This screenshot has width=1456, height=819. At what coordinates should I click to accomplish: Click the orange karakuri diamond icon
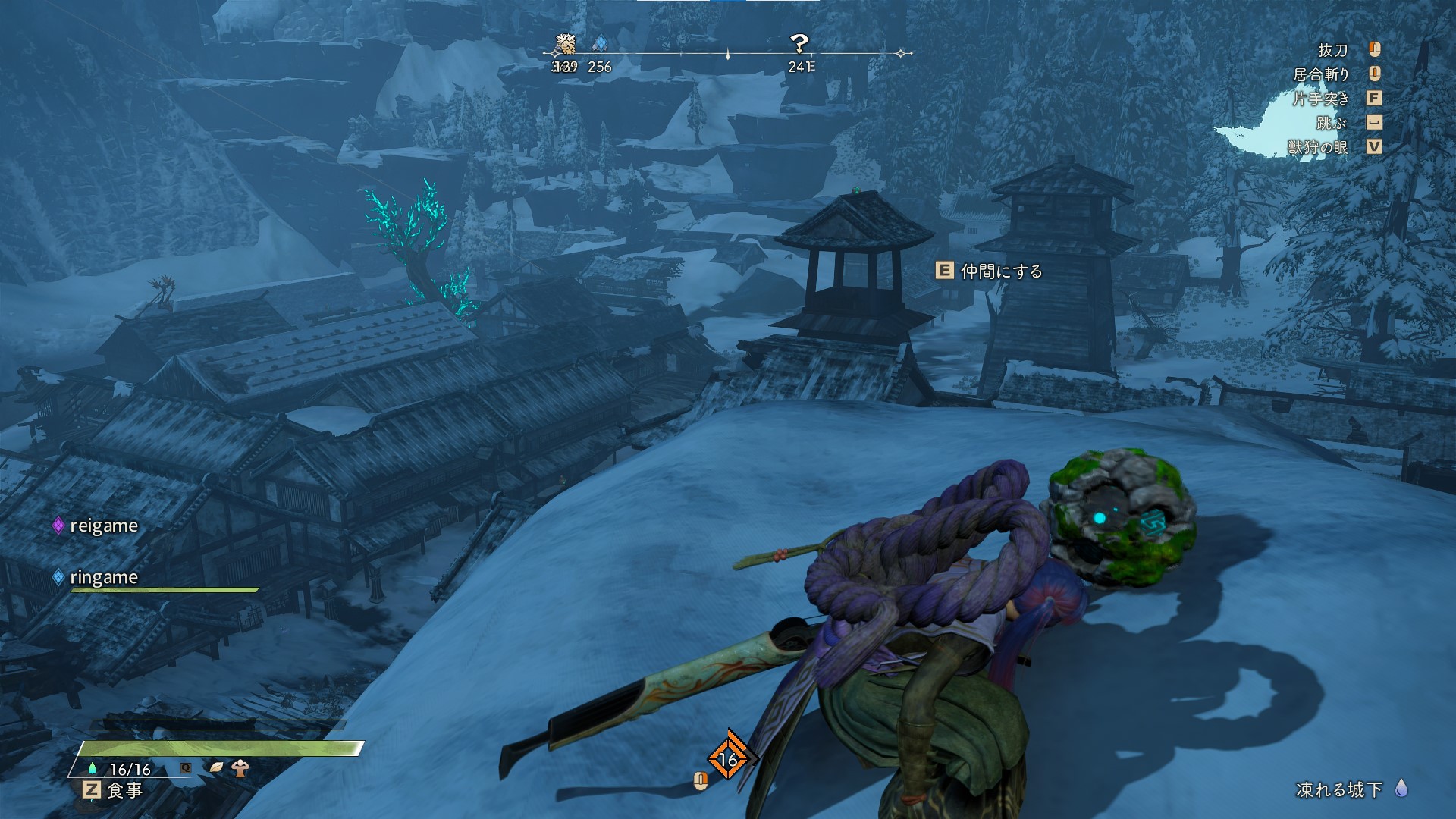coord(728,758)
